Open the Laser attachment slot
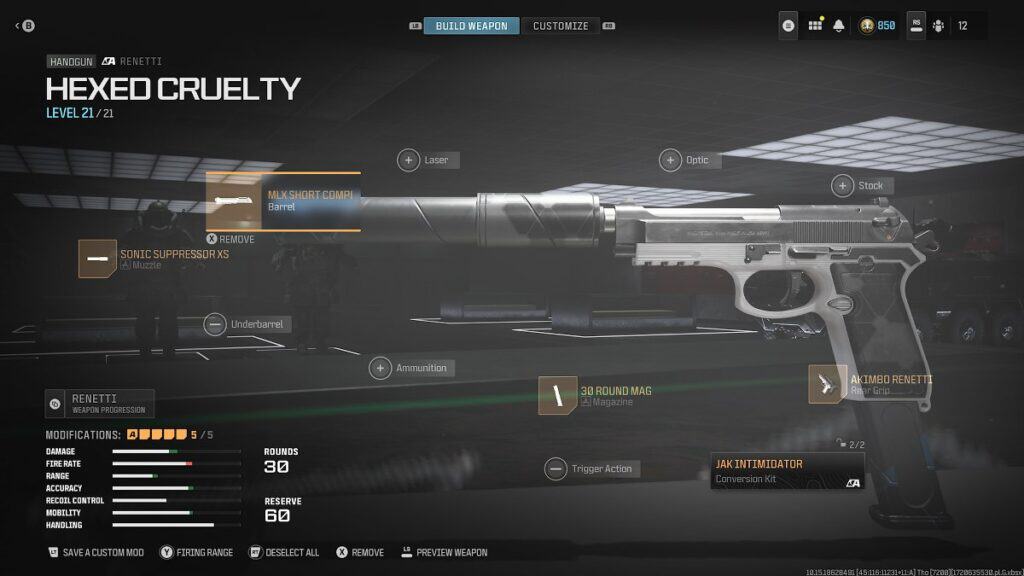1024x576 pixels. [x=408, y=160]
